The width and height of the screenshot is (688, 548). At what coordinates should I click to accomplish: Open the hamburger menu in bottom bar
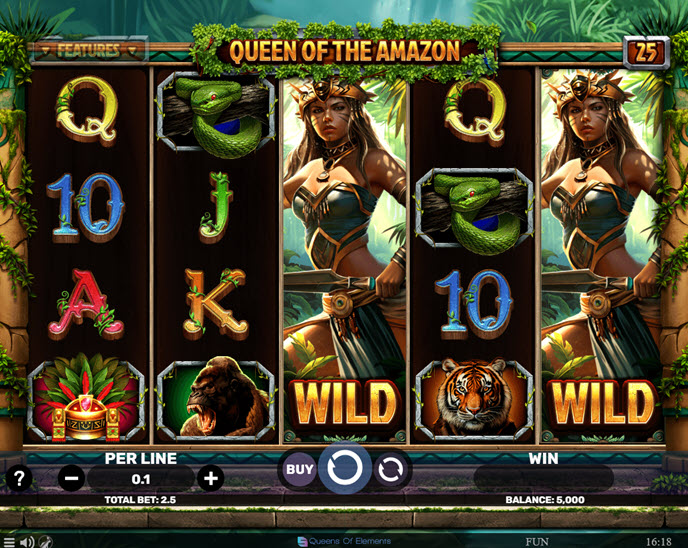pyautogui.click(x=9, y=541)
